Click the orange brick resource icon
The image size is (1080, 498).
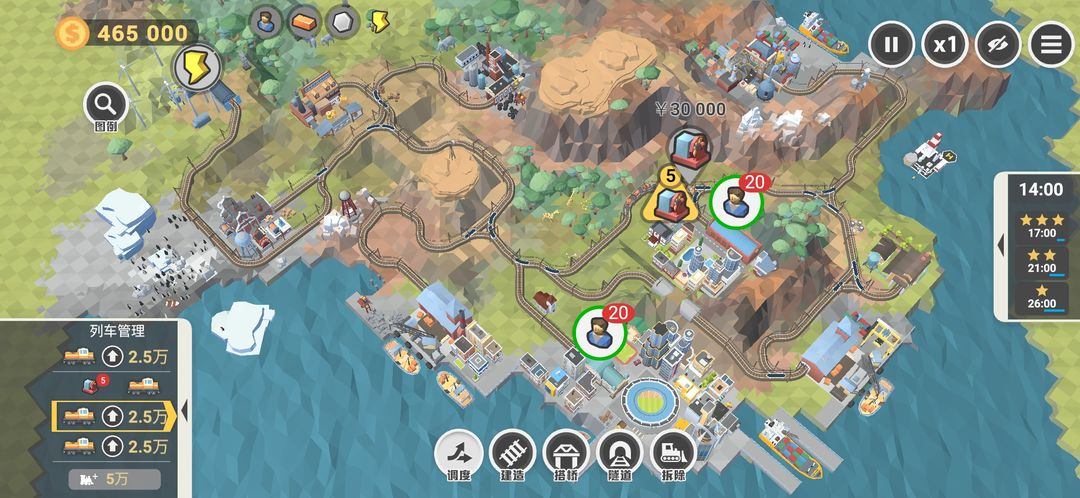tap(305, 22)
